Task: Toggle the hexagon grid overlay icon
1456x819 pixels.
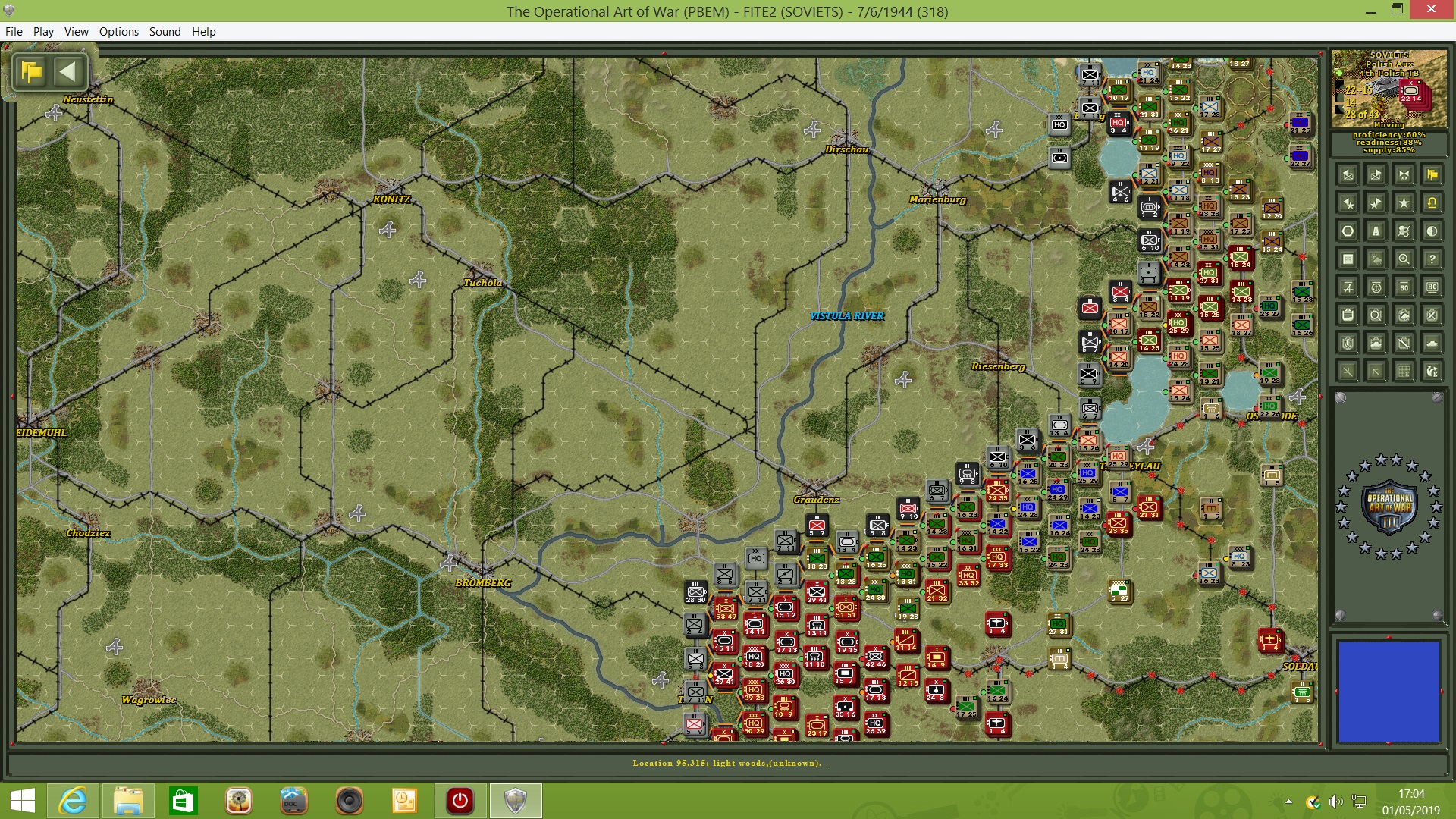Action: point(1348,231)
